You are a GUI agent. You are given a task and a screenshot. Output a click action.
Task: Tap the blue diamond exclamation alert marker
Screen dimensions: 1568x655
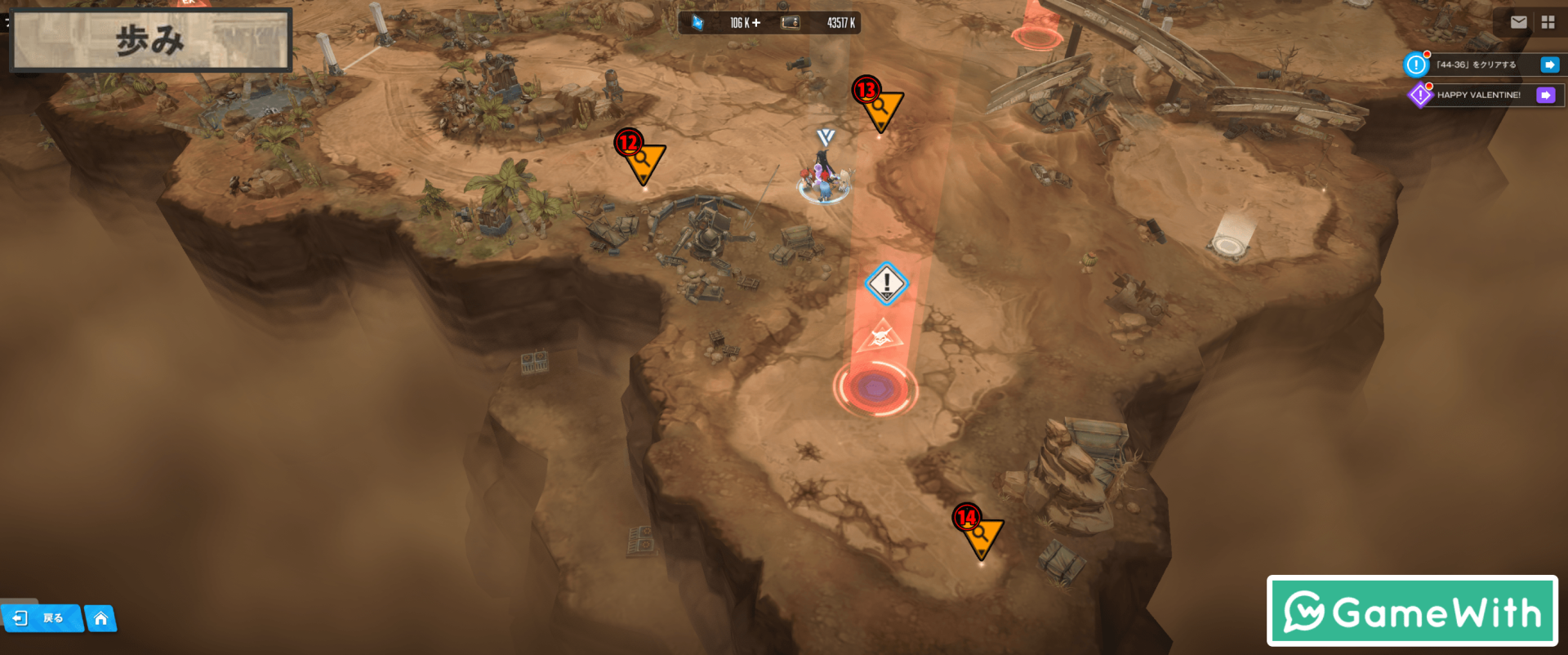coord(886,283)
